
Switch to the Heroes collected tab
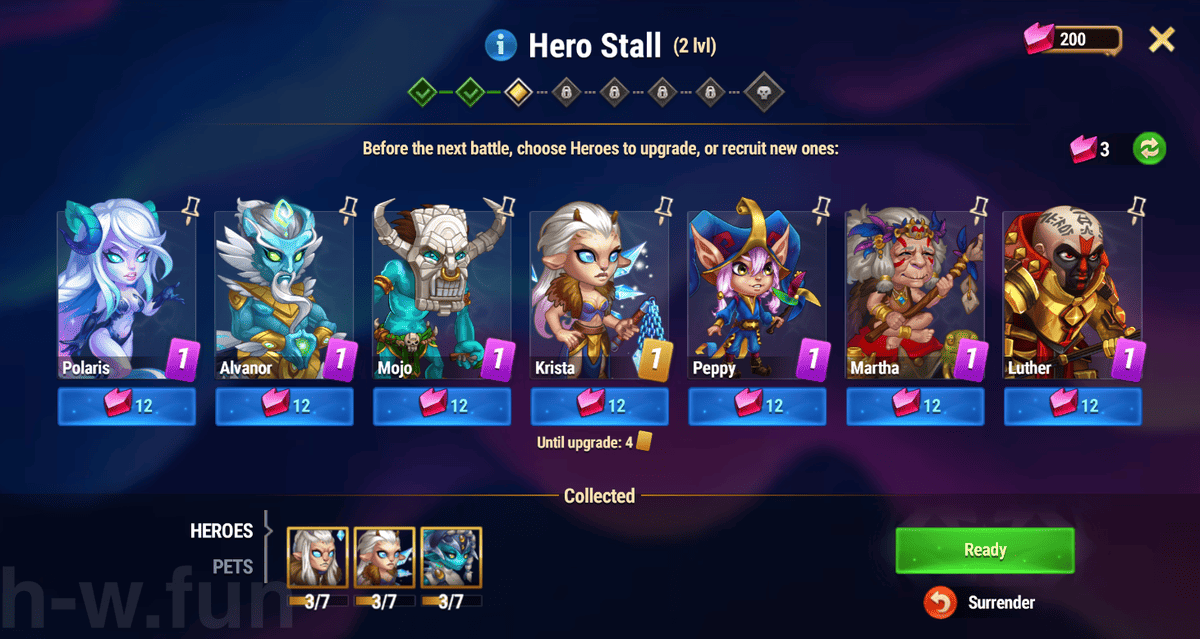tap(222, 531)
